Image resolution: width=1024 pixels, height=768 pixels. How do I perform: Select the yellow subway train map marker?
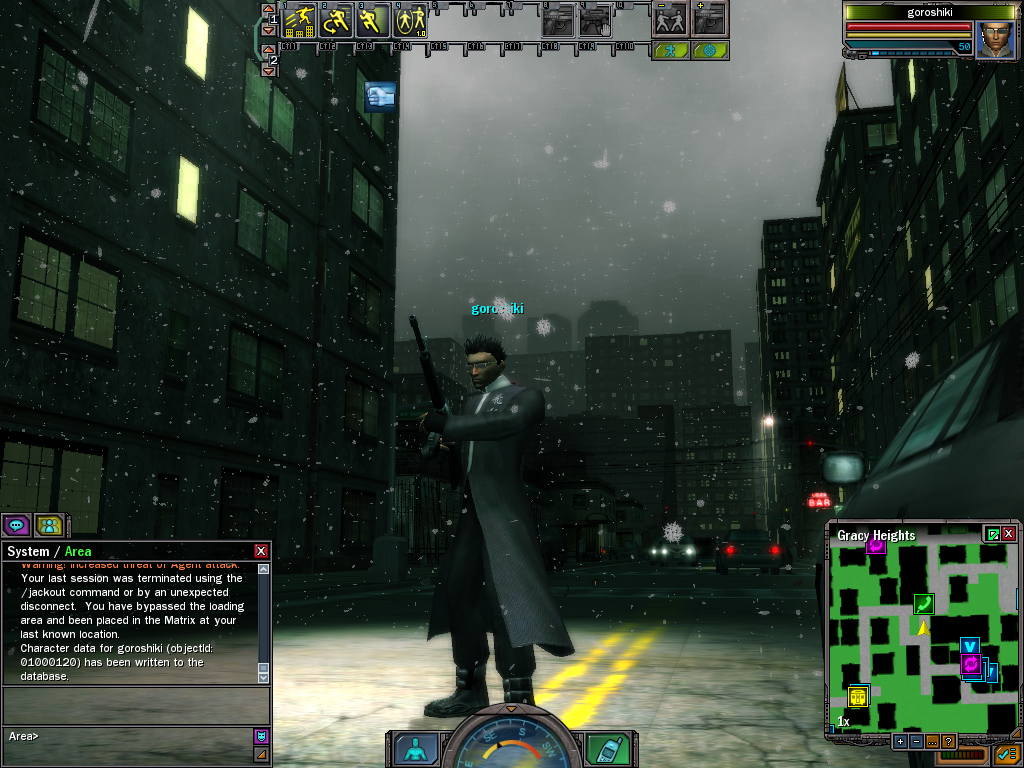tap(858, 696)
